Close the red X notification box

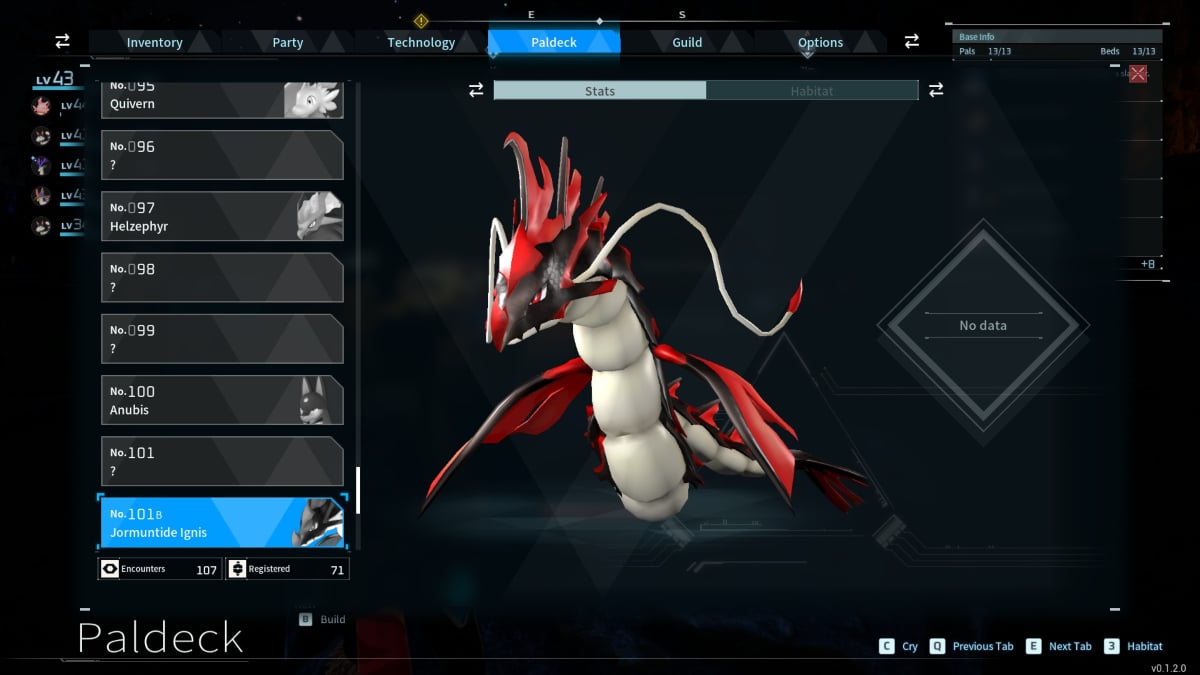pyautogui.click(x=1138, y=74)
